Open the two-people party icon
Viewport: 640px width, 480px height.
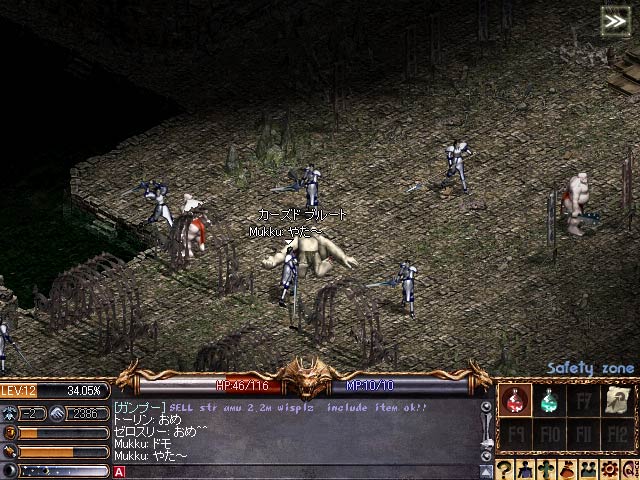pos(586,470)
